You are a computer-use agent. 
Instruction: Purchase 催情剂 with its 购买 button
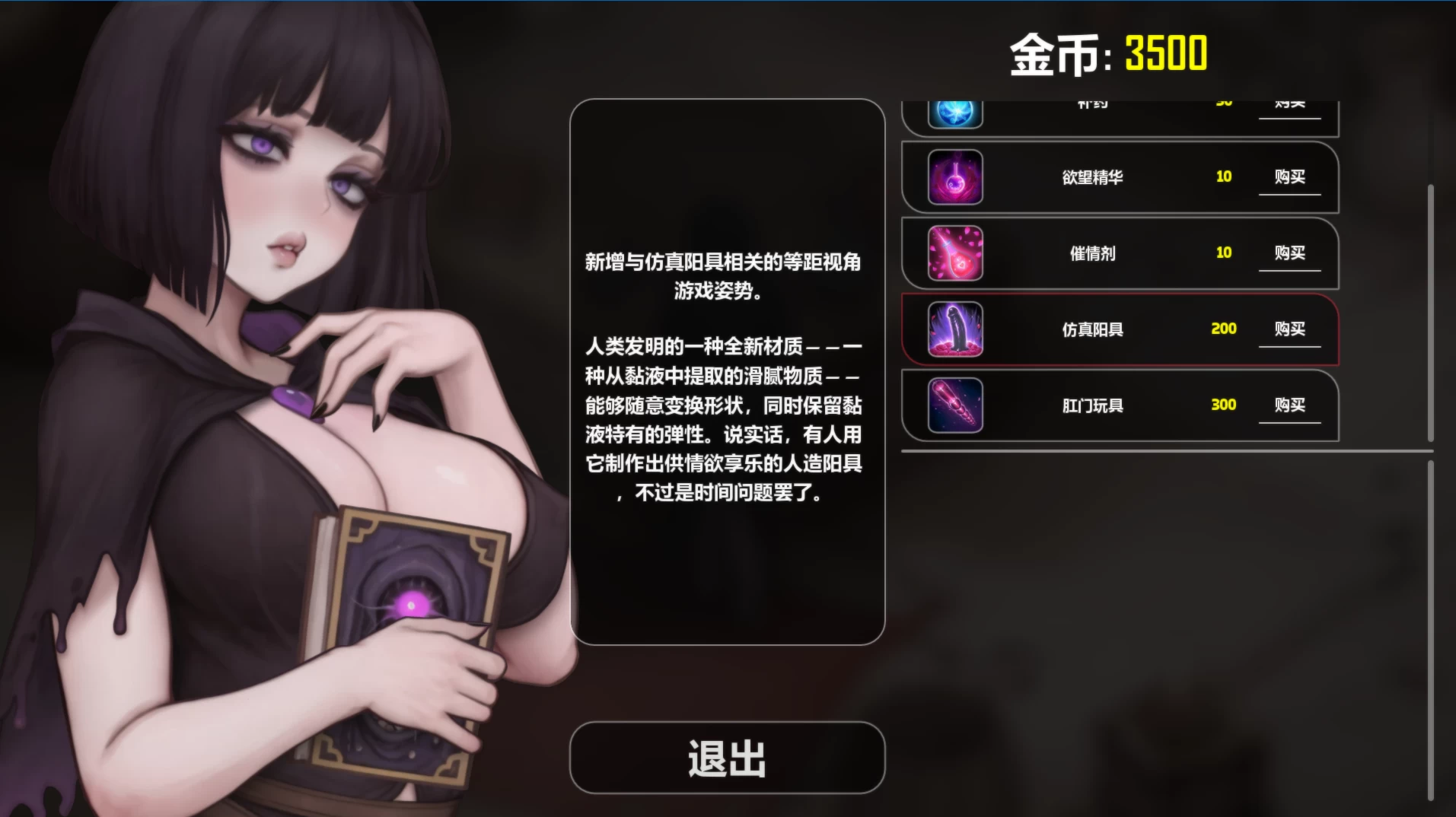click(1289, 253)
